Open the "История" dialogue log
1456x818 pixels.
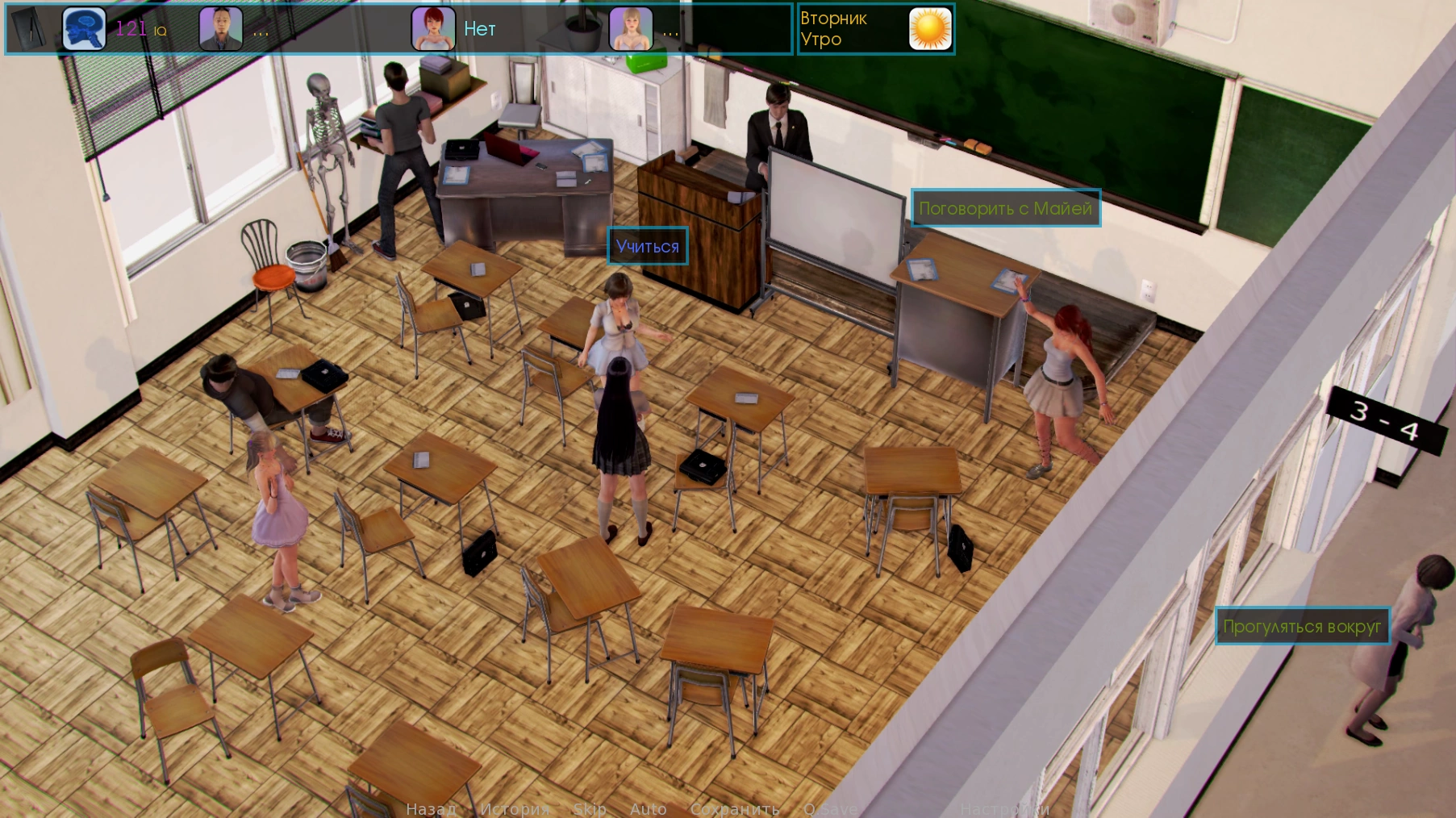[515, 808]
